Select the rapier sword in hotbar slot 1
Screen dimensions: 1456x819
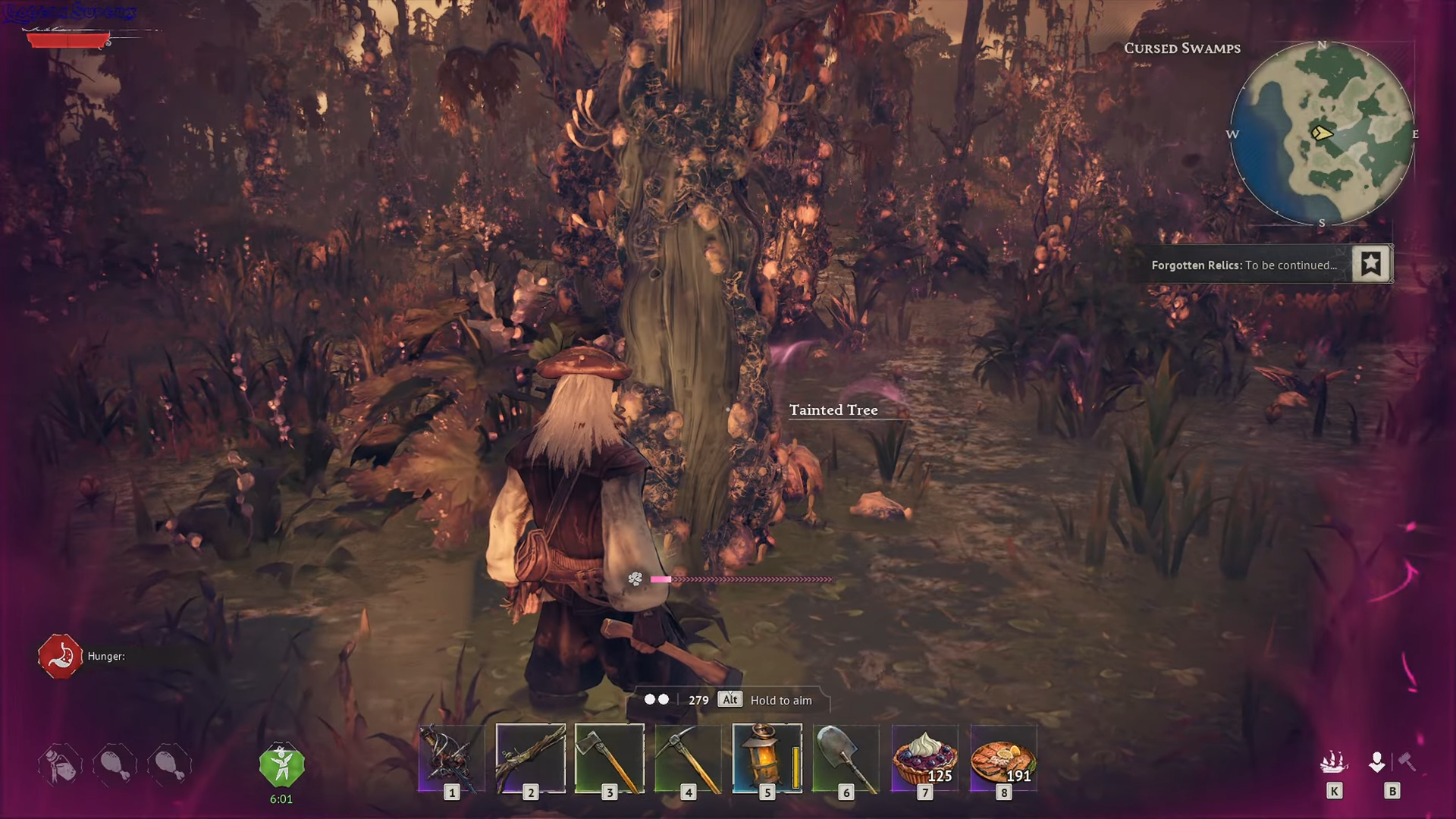point(452,758)
